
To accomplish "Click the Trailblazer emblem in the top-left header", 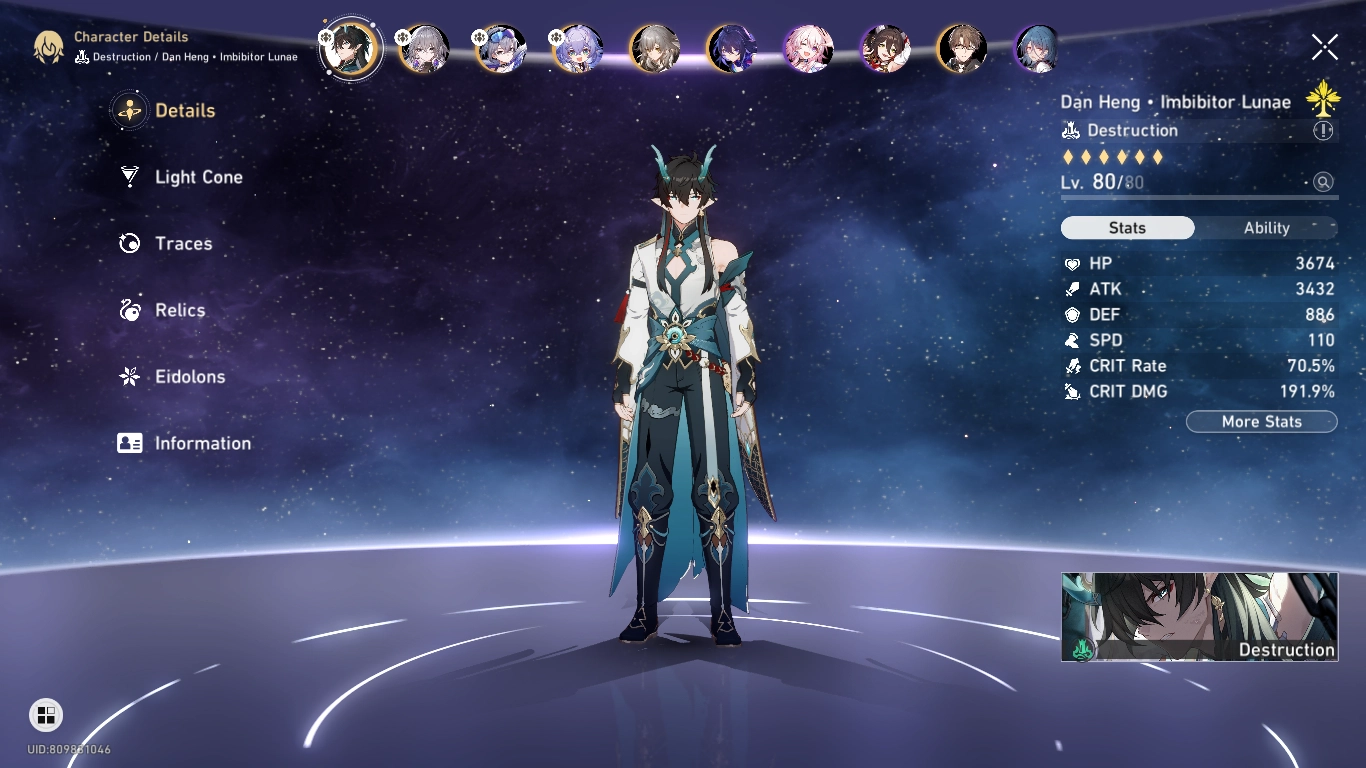I will tap(47, 46).
